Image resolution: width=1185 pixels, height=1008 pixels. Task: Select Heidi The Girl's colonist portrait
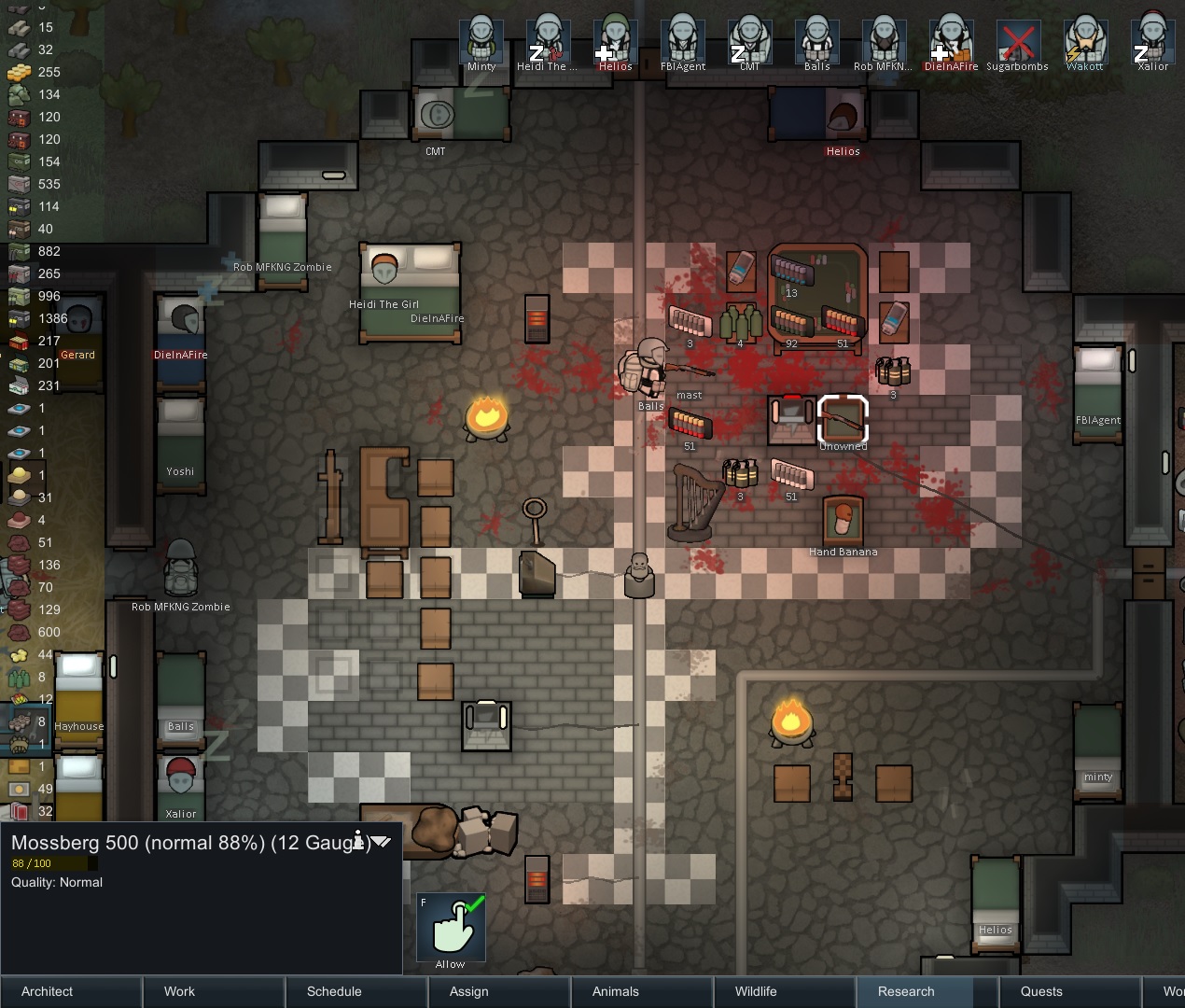click(x=549, y=41)
